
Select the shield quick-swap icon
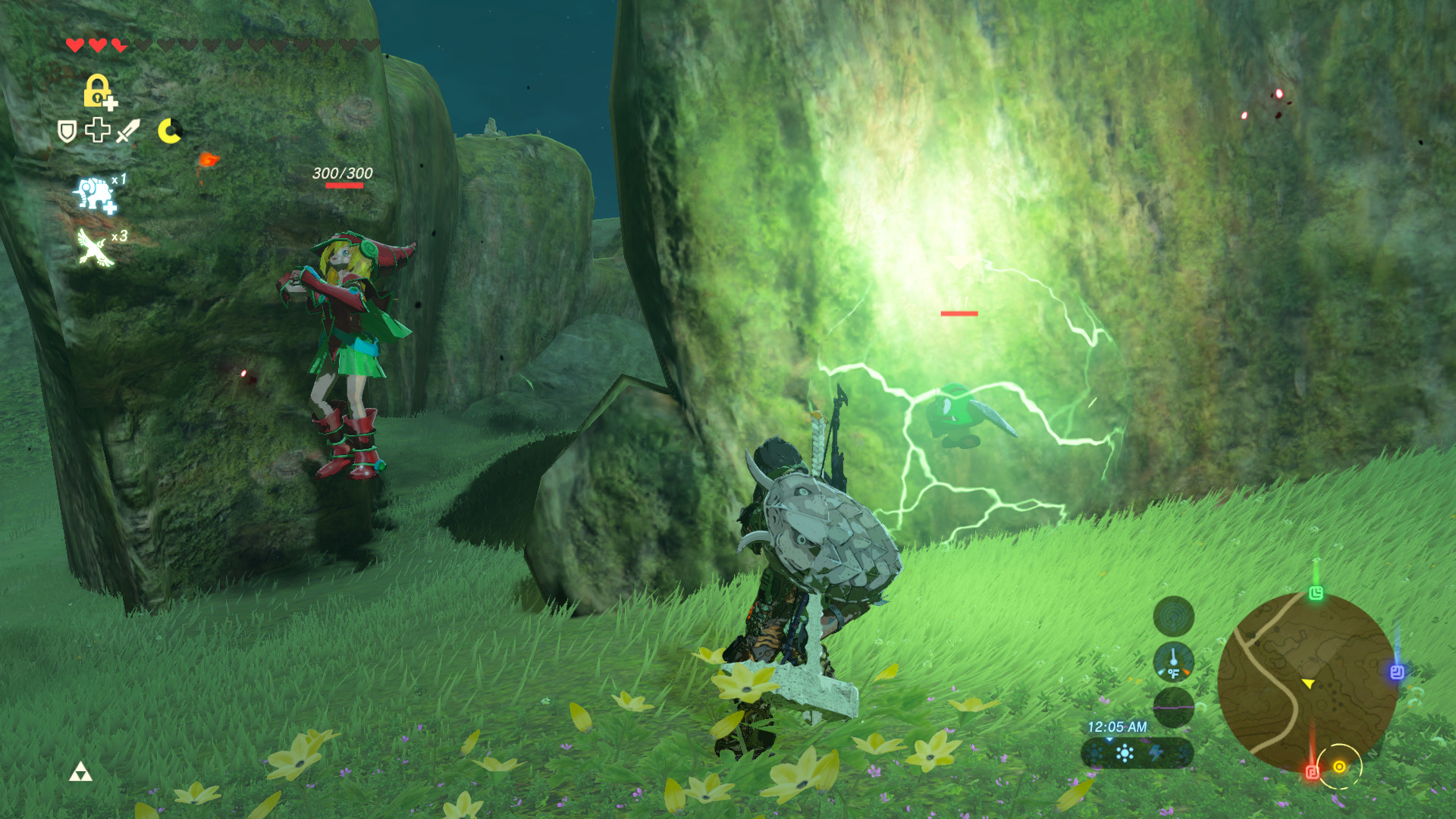(67, 132)
